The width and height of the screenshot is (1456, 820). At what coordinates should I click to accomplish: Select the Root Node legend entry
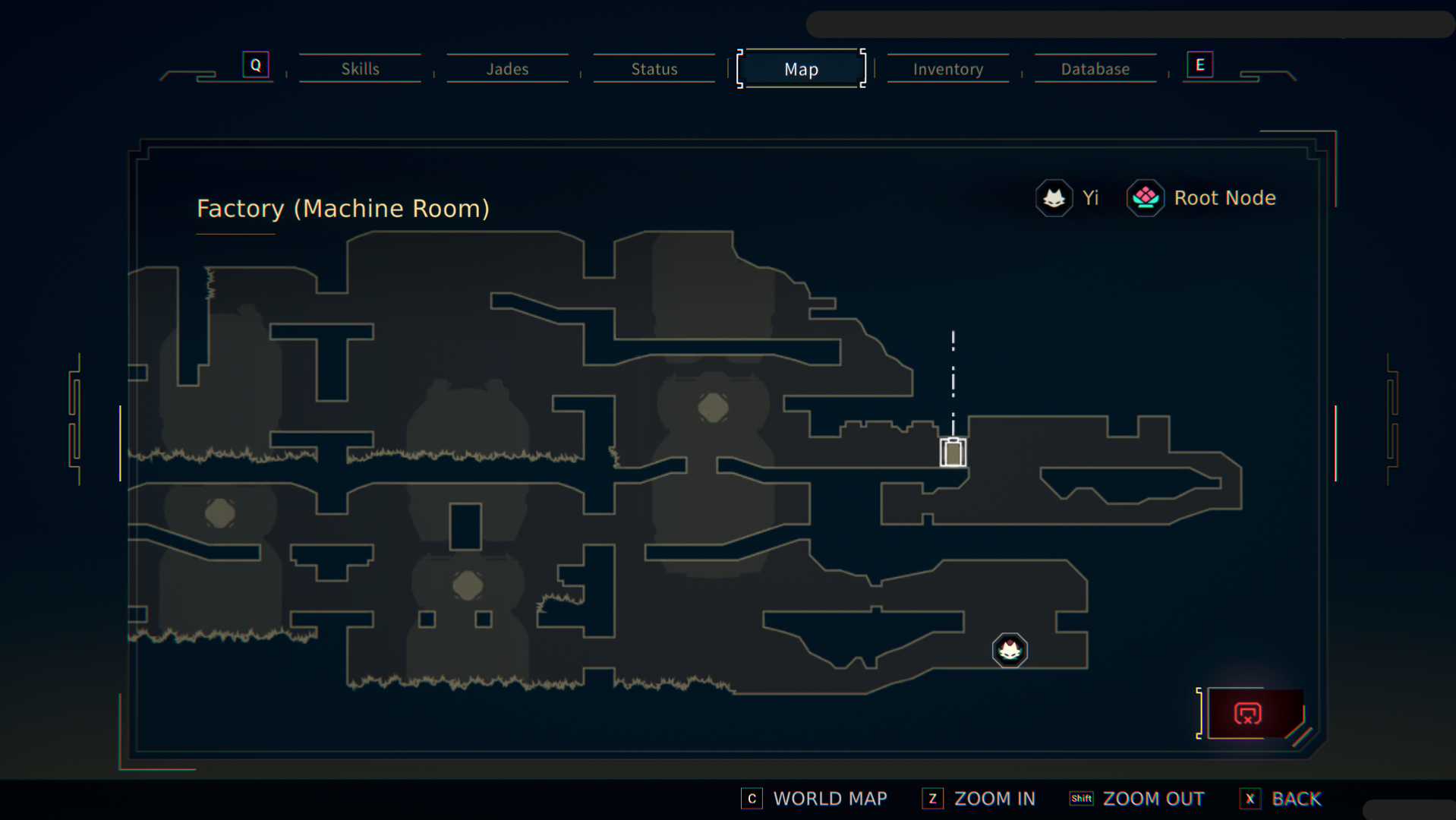click(x=1202, y=198)
